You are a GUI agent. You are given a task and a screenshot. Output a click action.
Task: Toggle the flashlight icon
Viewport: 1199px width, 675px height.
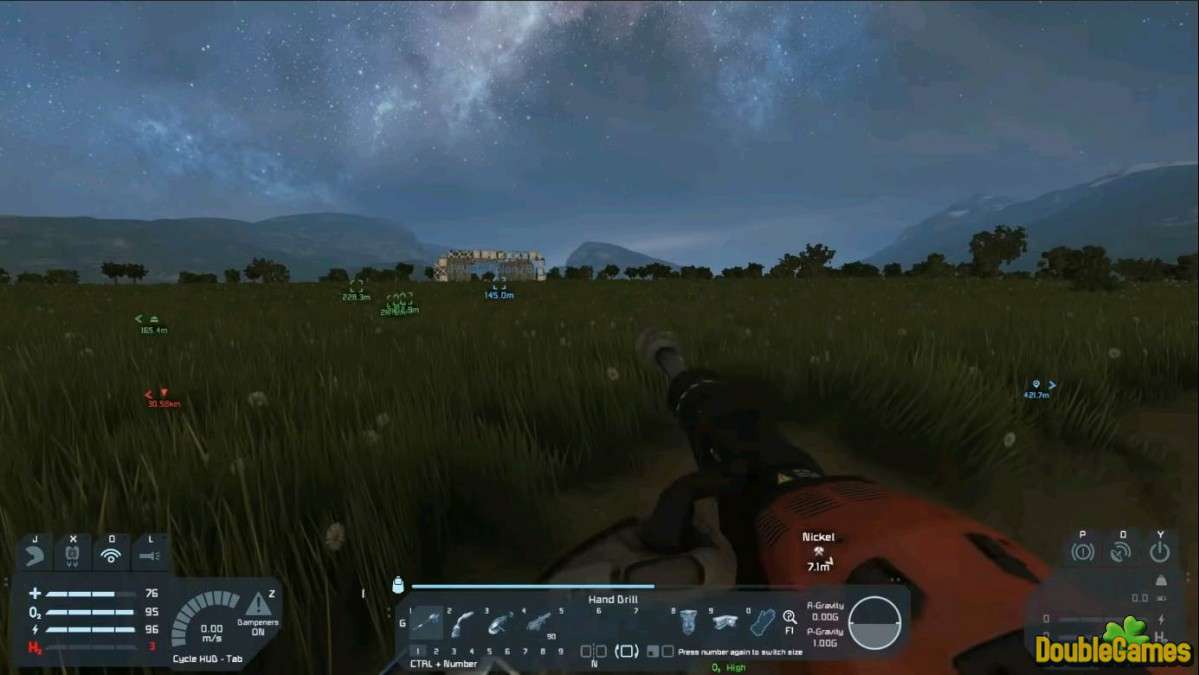[149, 553]
